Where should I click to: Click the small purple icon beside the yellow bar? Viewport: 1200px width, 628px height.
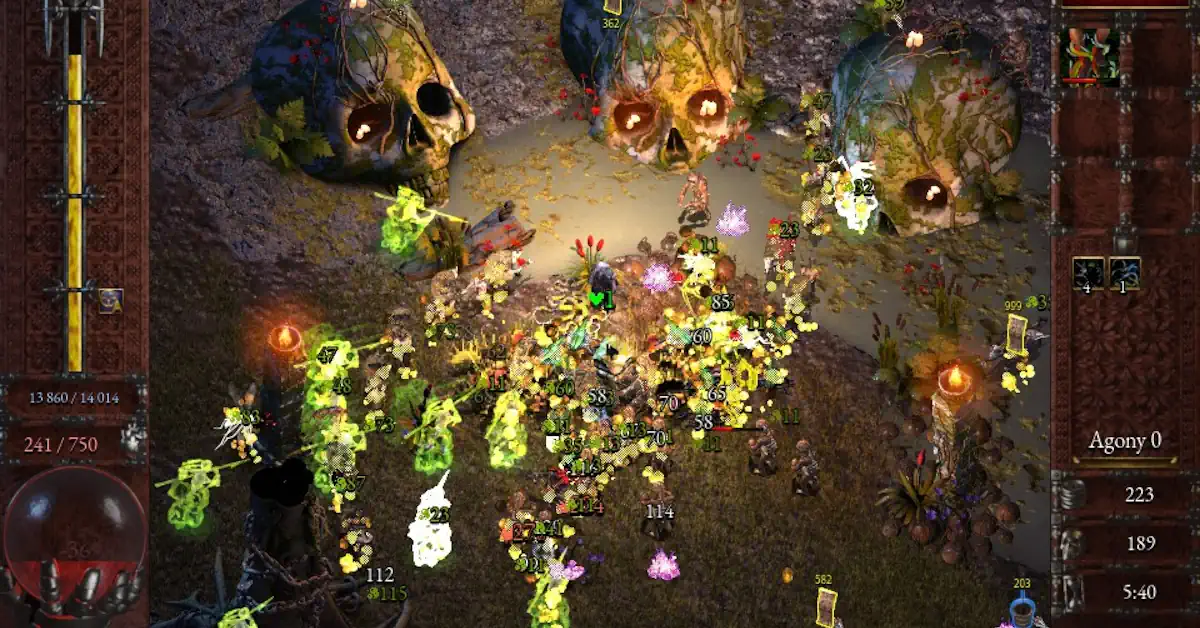pos(110,300)
